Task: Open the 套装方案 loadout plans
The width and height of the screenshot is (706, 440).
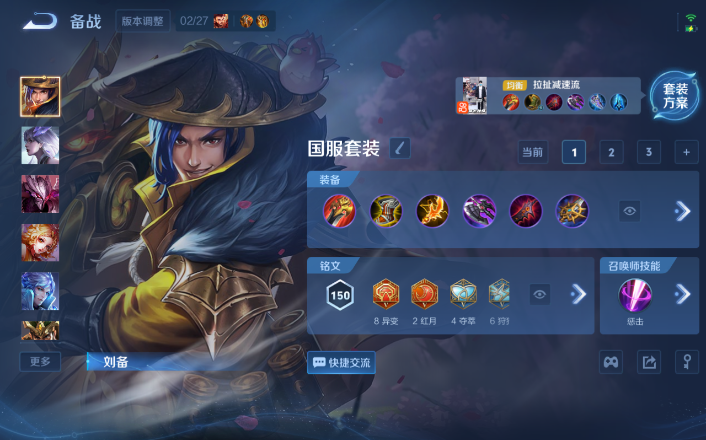Action: (675, 96)
